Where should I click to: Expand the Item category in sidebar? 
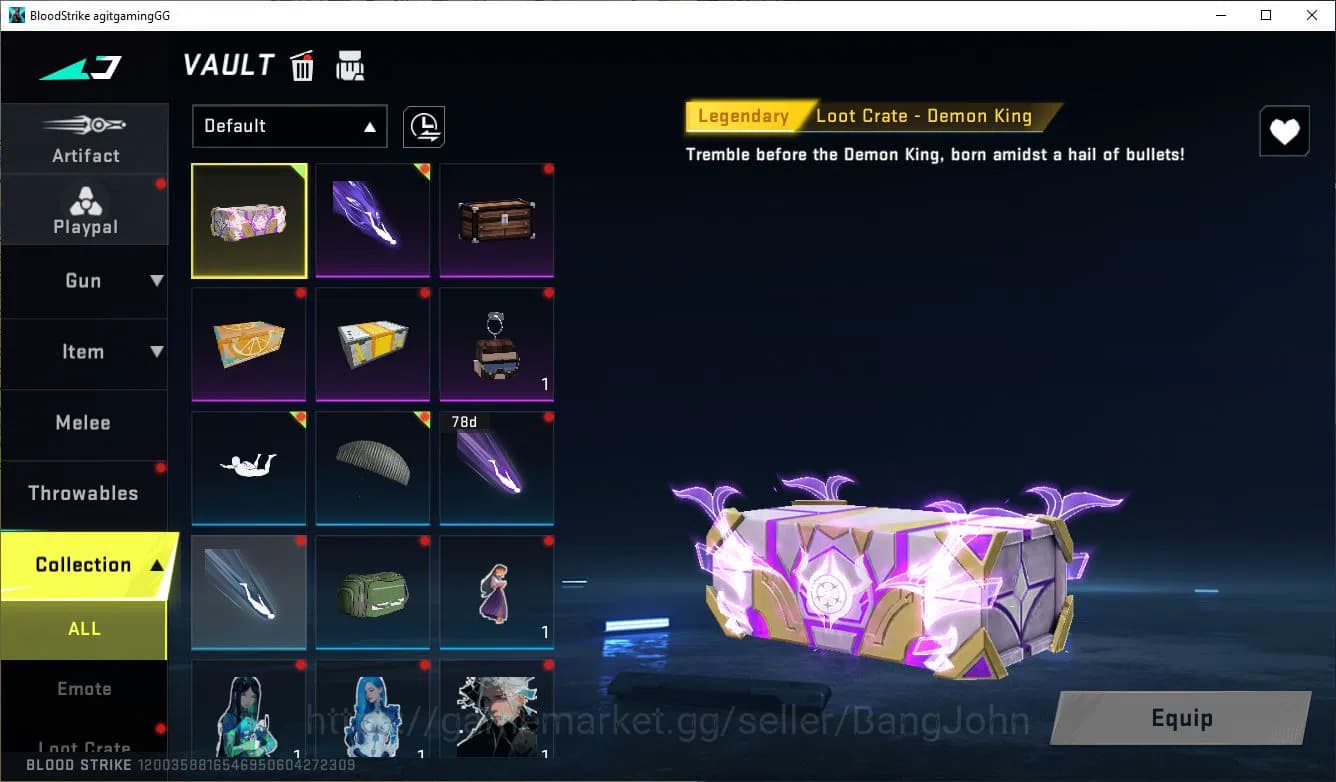85,352
